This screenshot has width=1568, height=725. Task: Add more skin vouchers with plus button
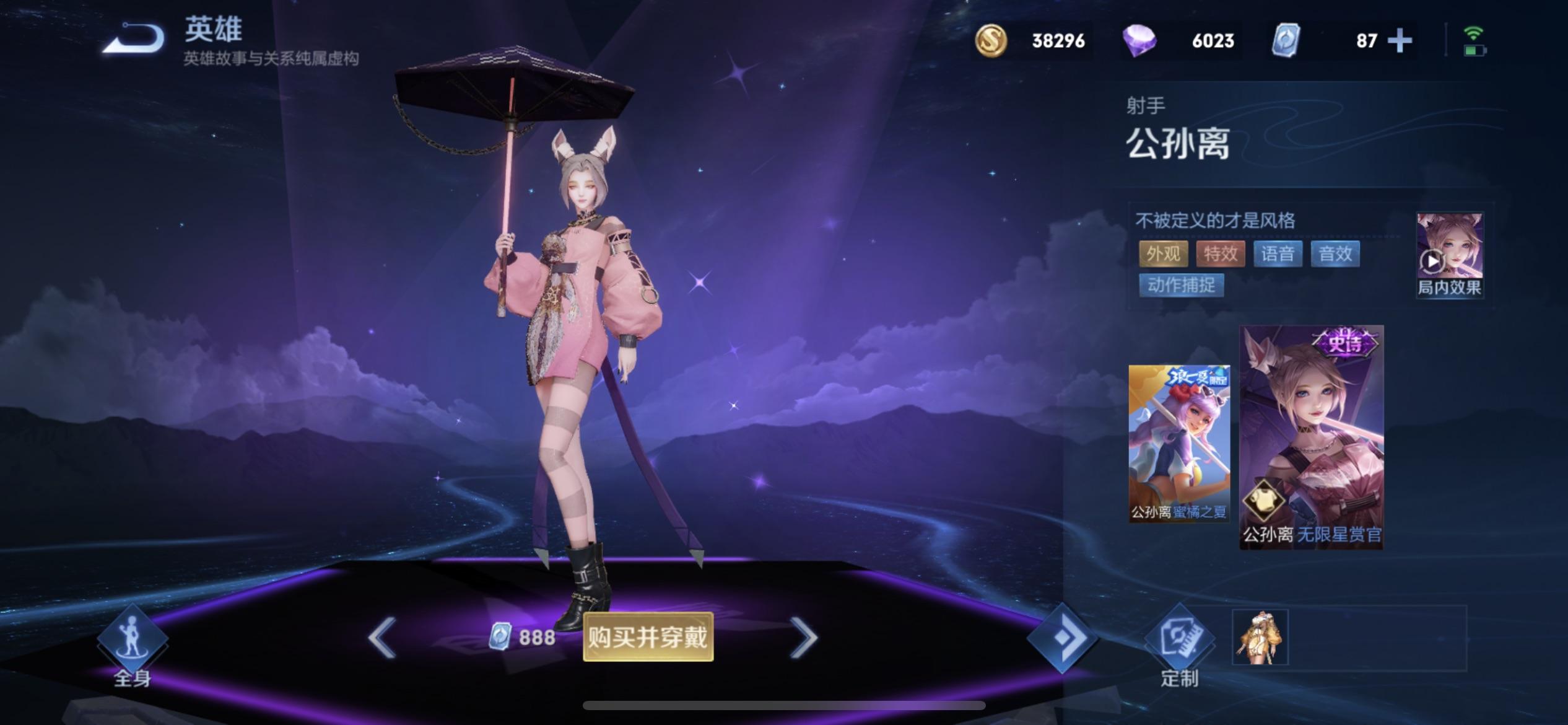click(x=1400, y=41)
